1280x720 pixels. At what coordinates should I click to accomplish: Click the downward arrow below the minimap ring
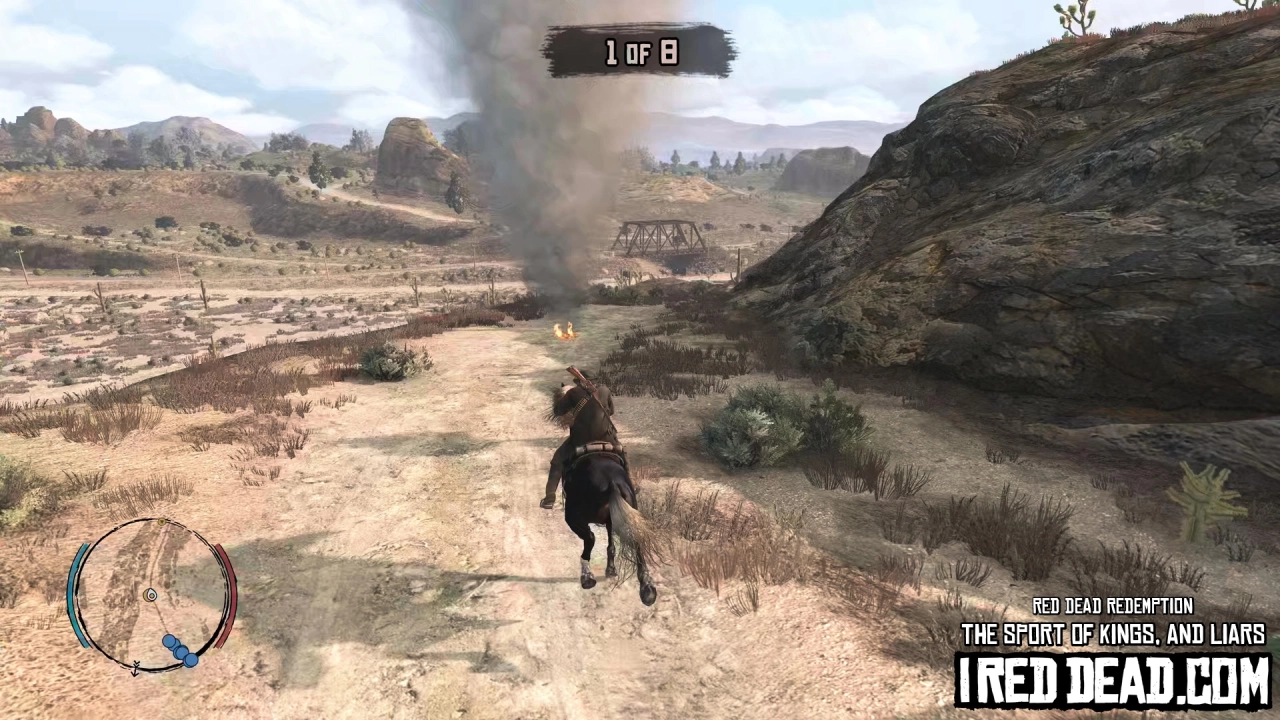(134, 670)
